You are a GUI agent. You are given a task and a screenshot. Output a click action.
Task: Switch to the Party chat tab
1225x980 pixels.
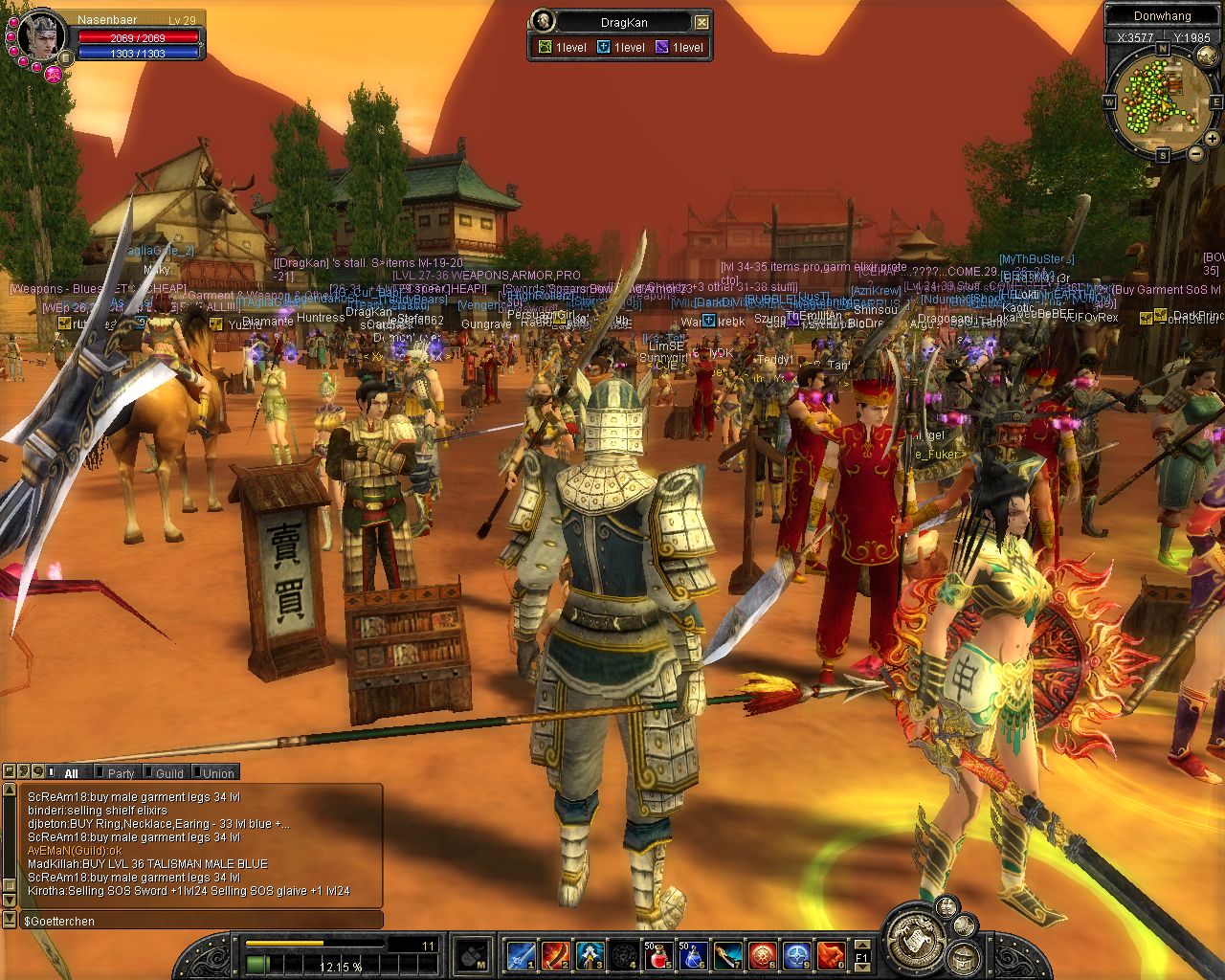pyautogui.click(x=121, y=773)
